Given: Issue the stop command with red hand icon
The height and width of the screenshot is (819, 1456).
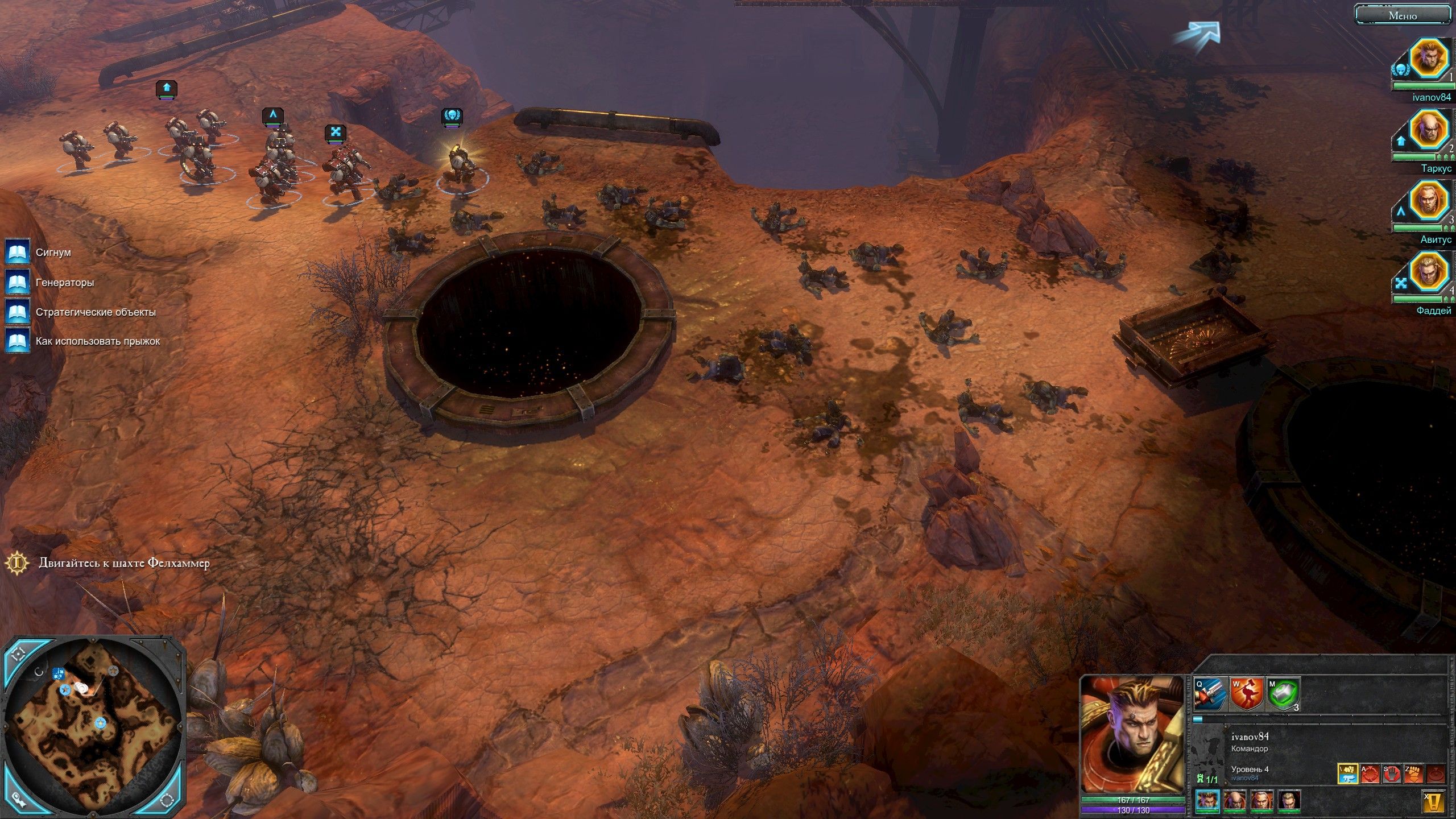Looking at the screenshot, I should click(1391, 774).
